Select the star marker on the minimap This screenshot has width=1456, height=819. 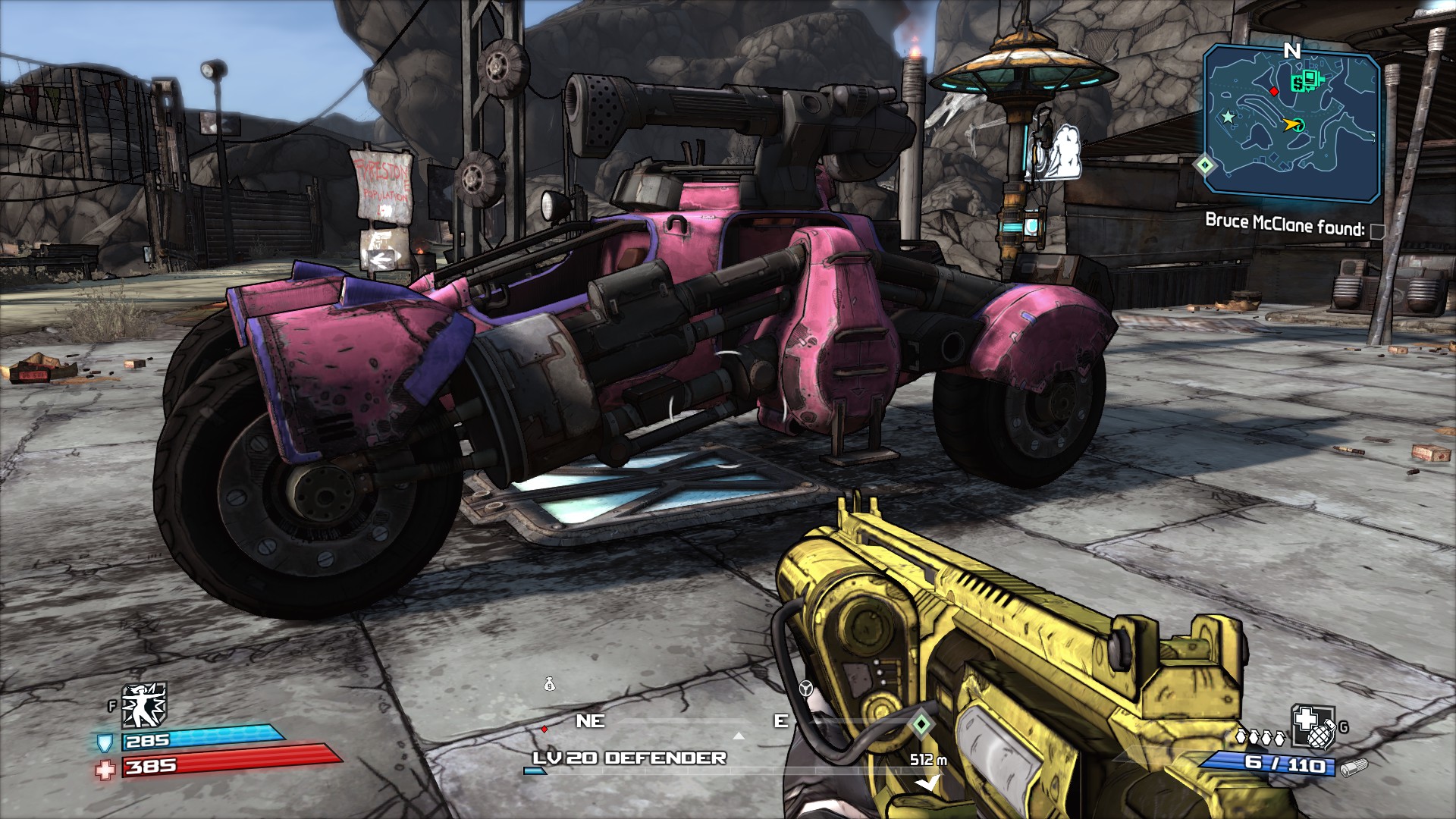[1228, 117]
